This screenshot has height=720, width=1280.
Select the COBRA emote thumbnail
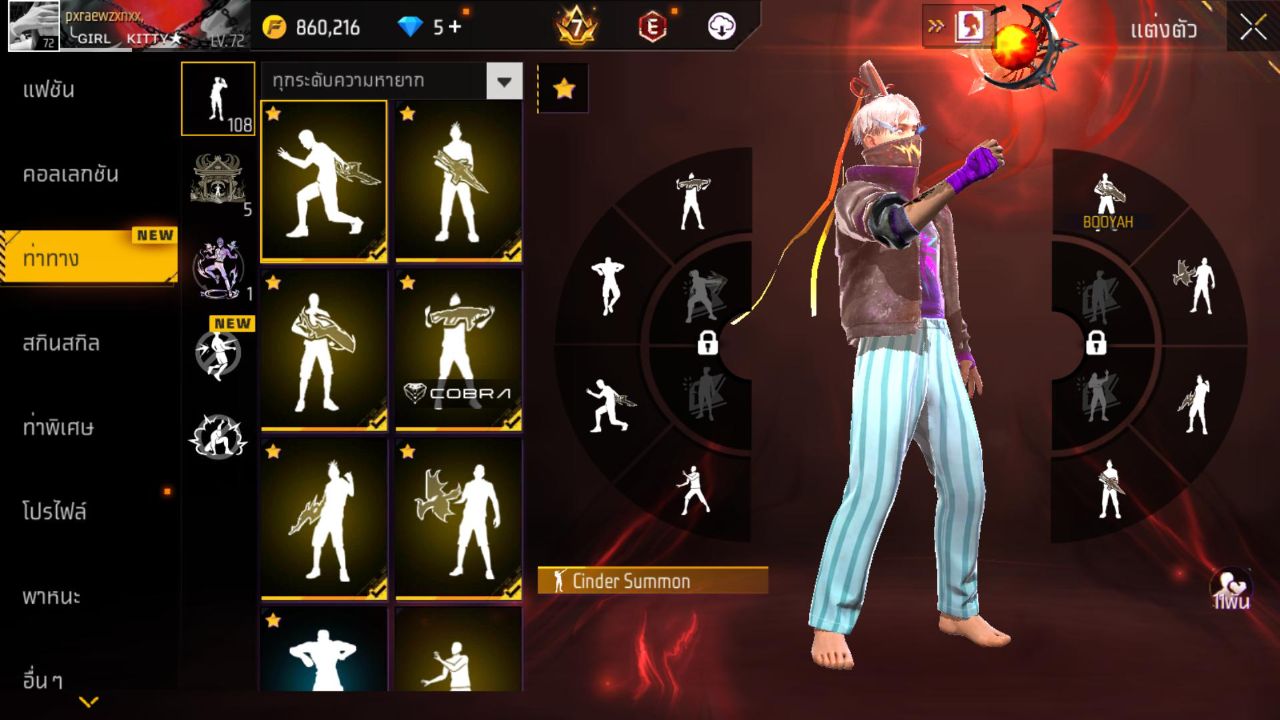tap(458, 348)
